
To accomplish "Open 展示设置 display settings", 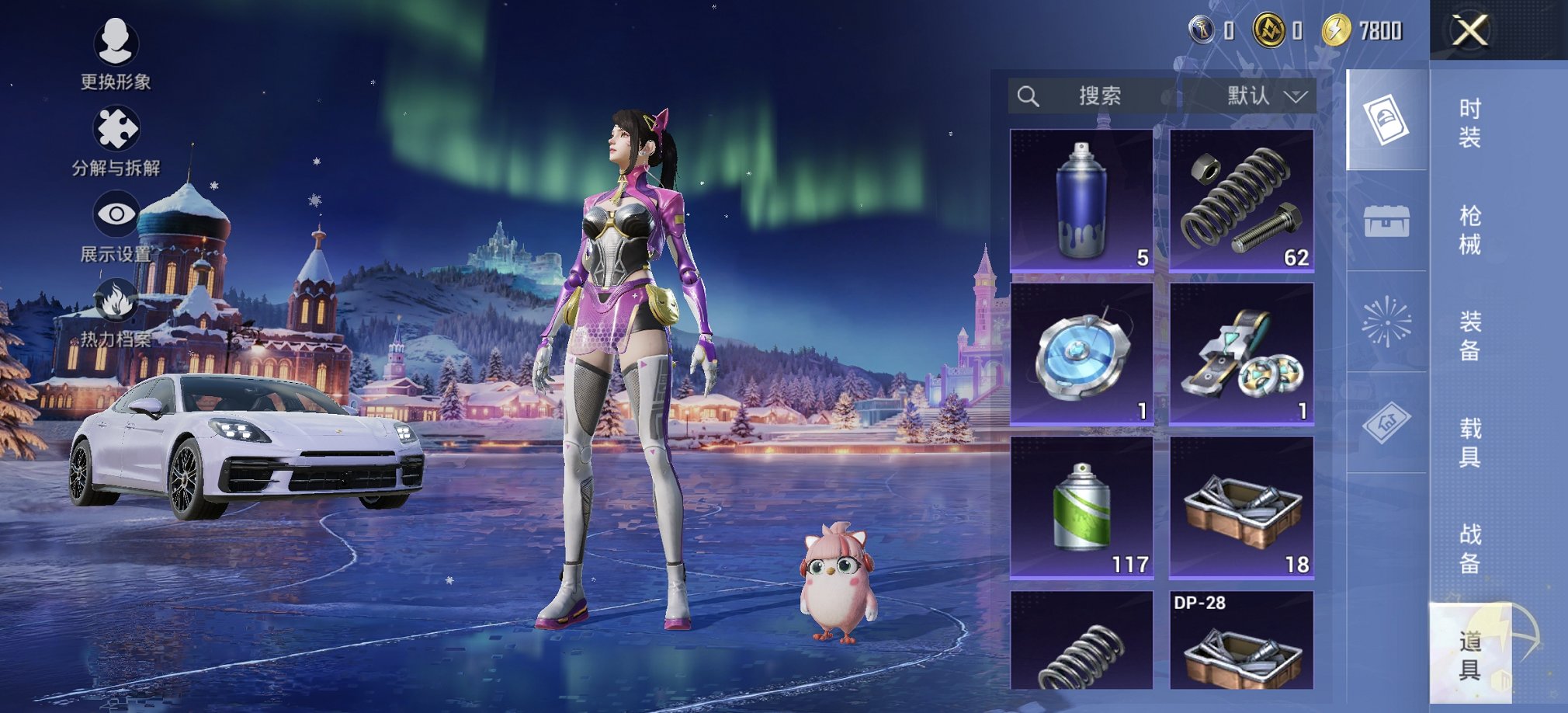I will point(116,225).
